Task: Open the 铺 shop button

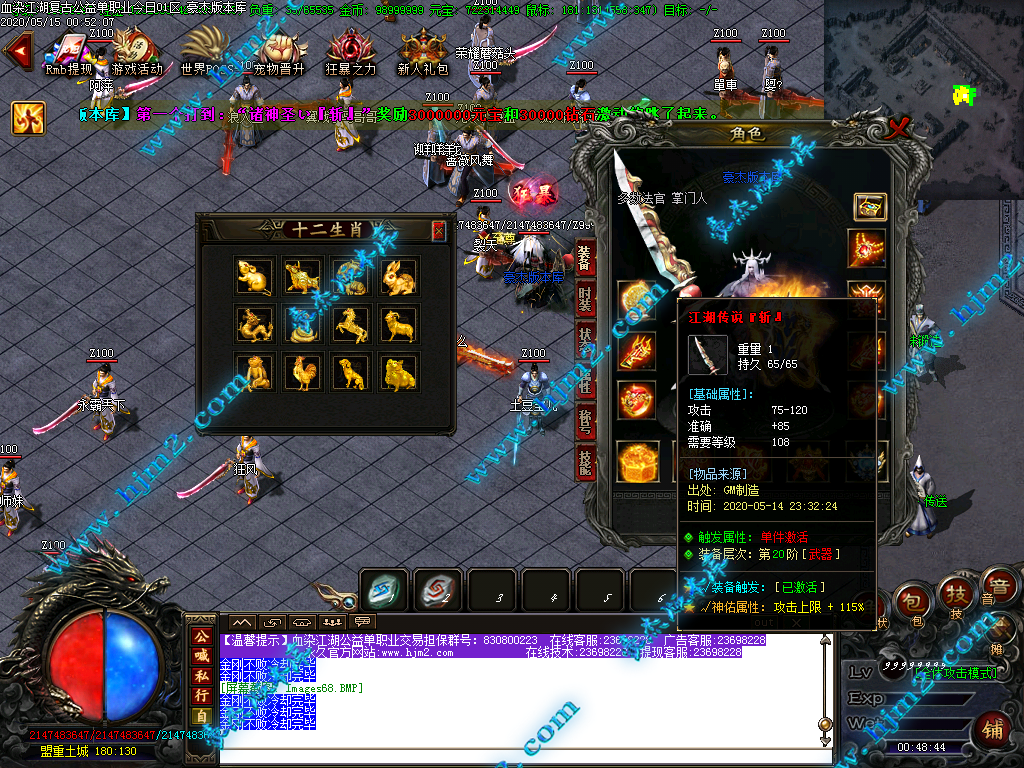Action: [993, 727]
